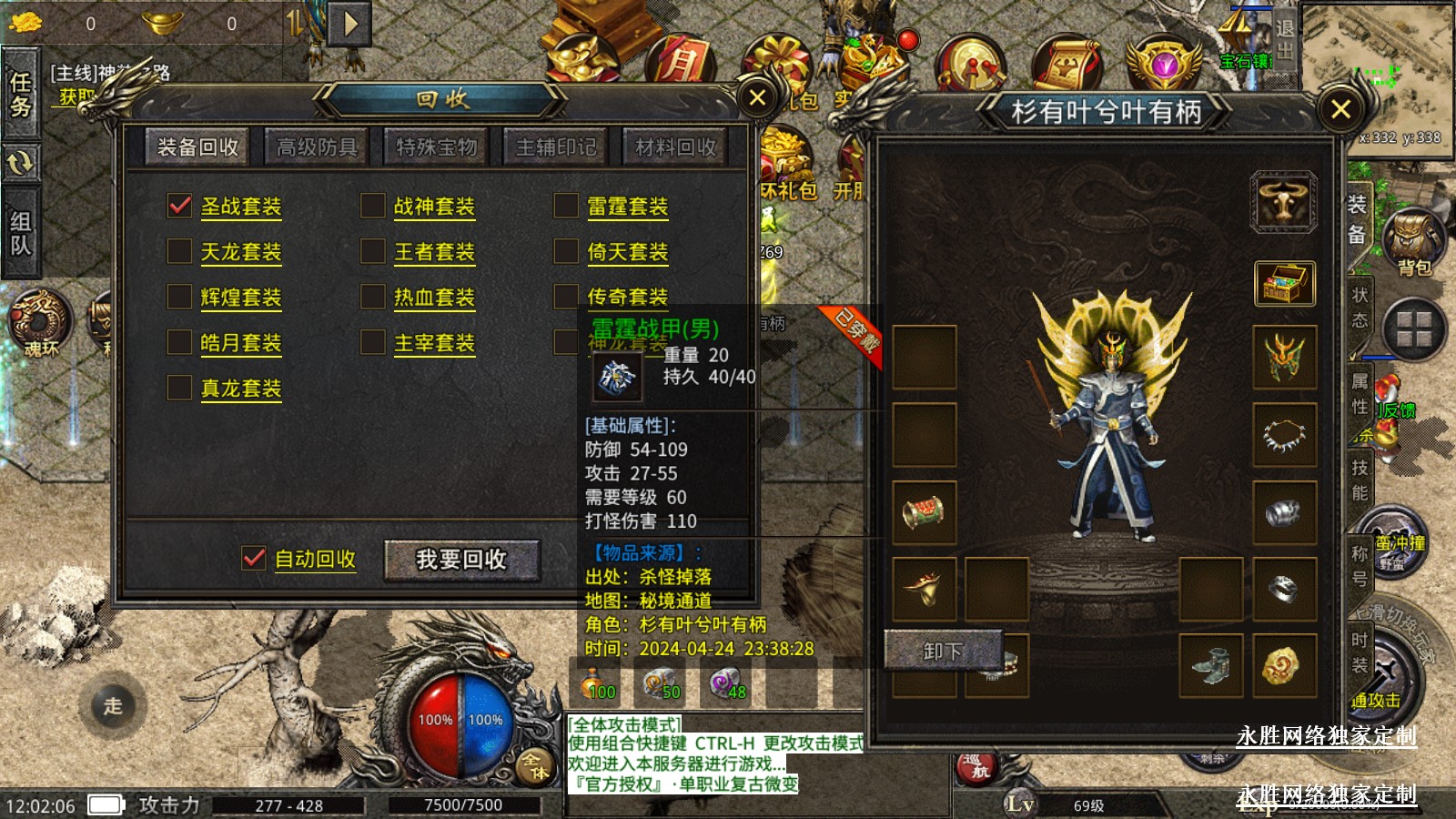Select the 主辅印记 tab
The image size is (1456, 819).
[x=556, y=147]
